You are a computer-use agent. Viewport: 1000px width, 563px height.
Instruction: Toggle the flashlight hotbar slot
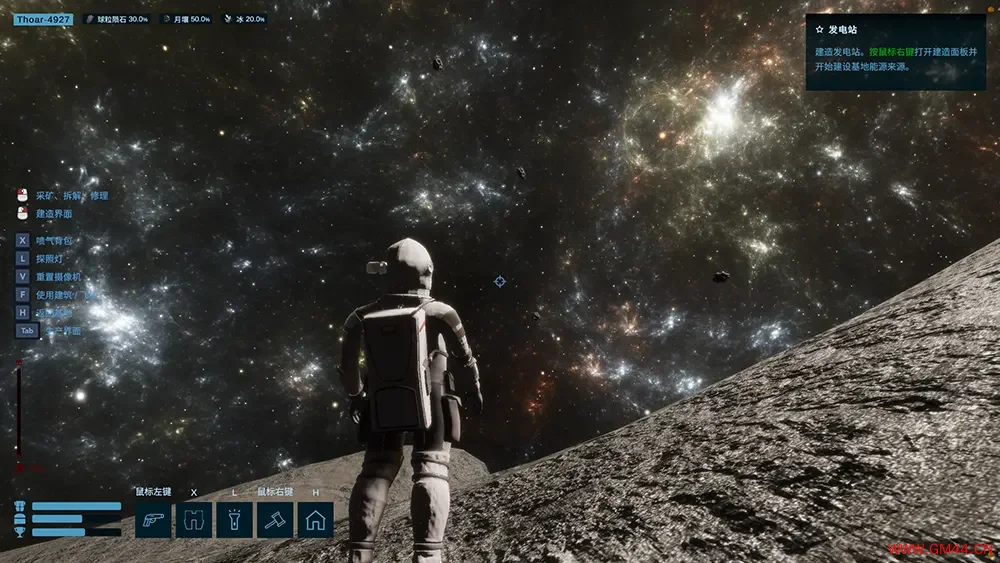(x=234, y=520)
